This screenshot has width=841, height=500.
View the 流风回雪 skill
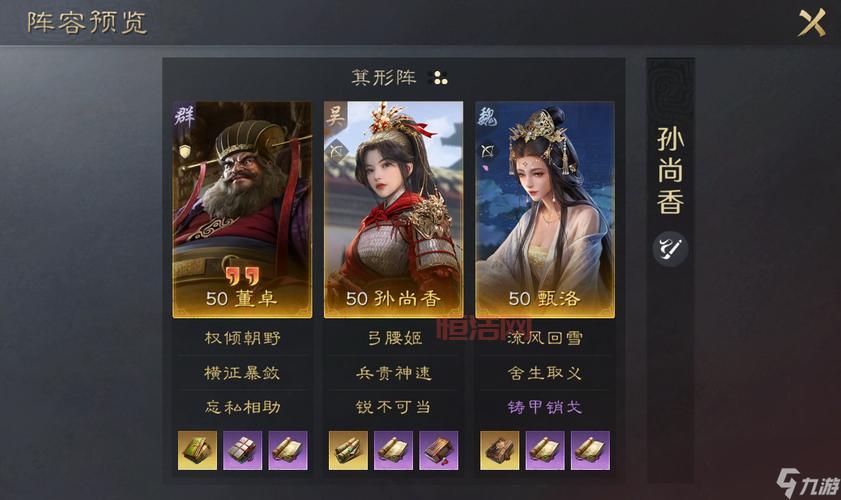click(544, 339)
